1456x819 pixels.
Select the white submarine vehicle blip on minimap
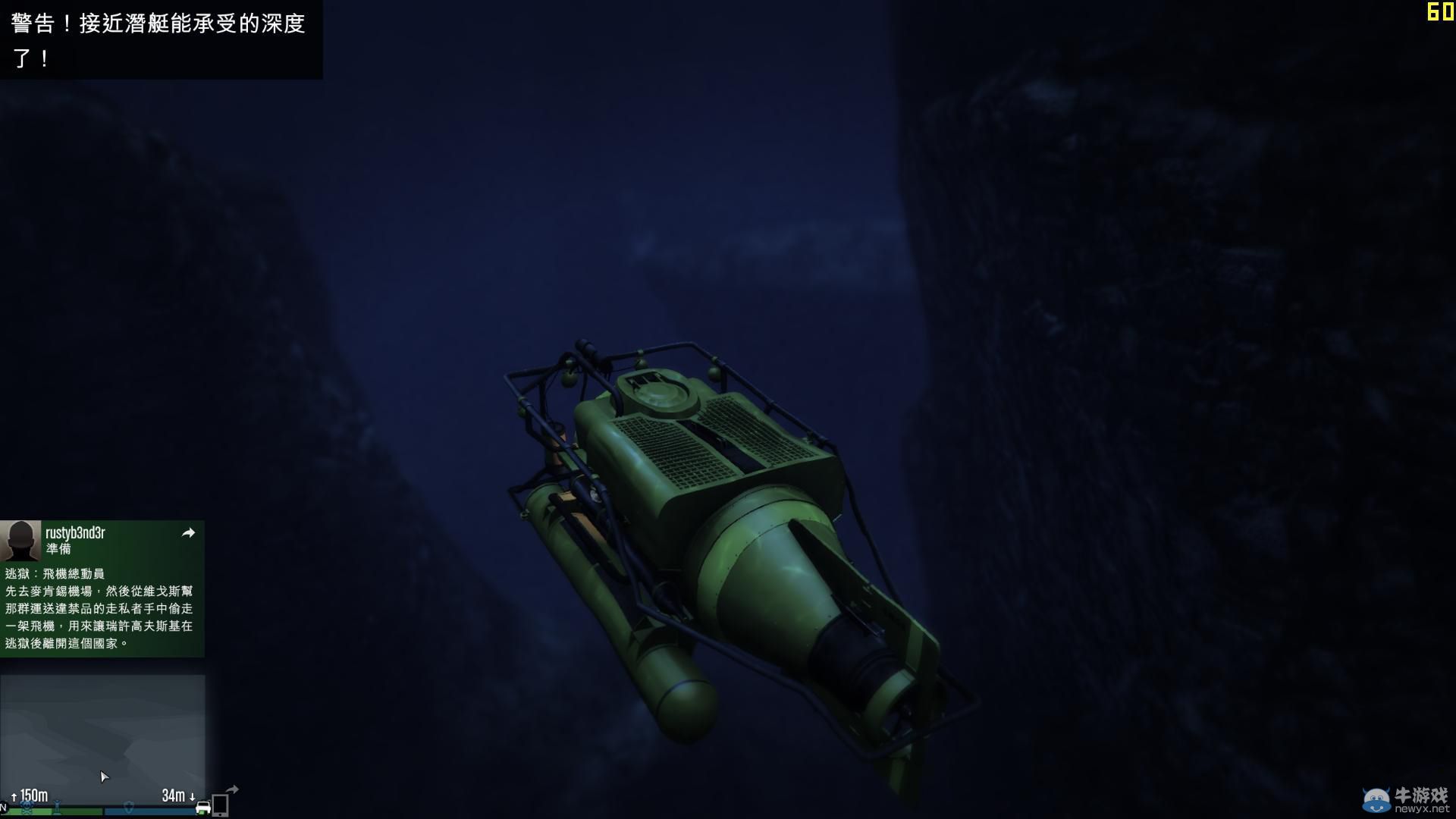tap(202, 807)
